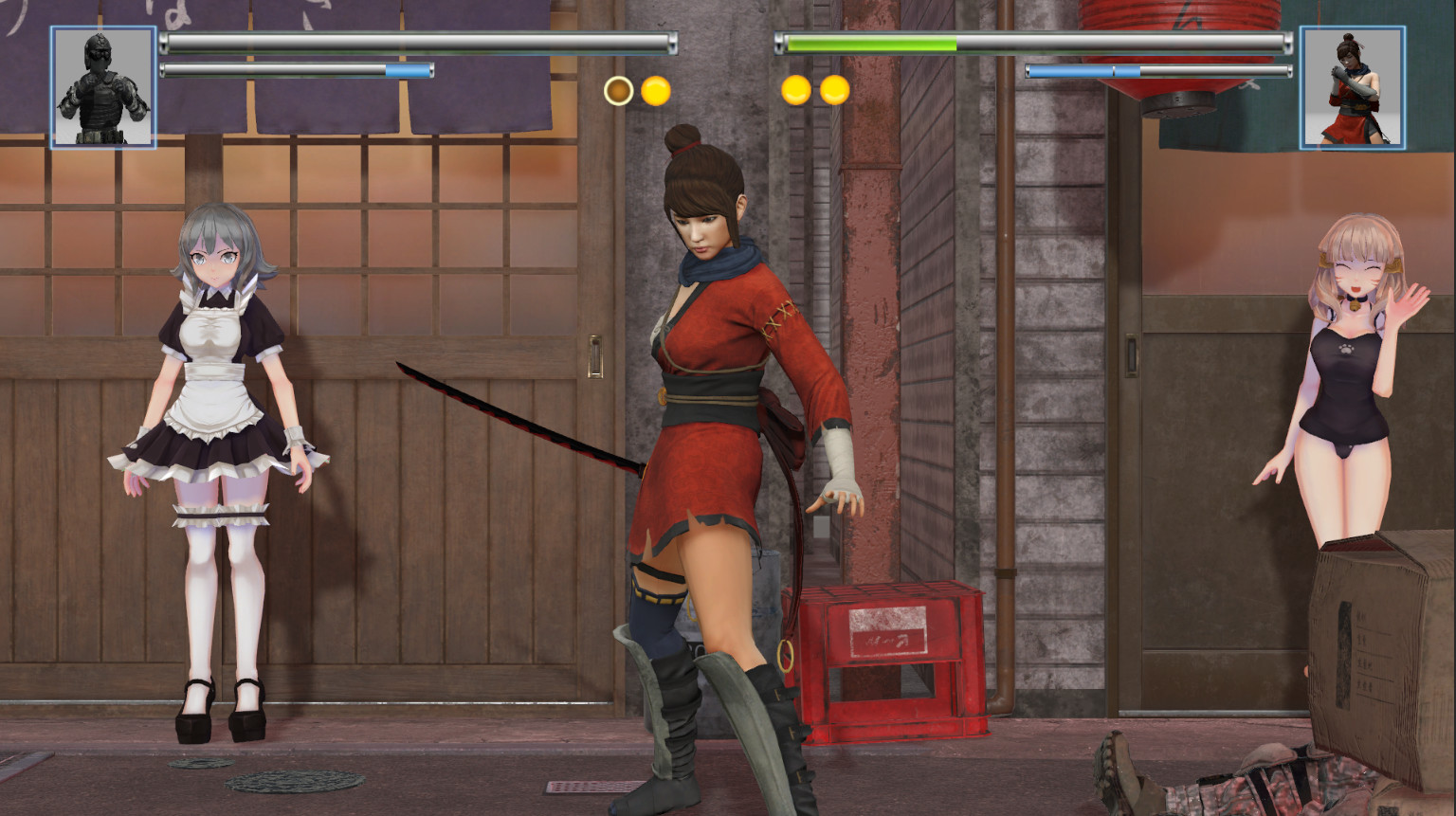Screen dimensions: 1456x816
Task: Click the second round orb above the kunoichi
Action: [834, 92]
